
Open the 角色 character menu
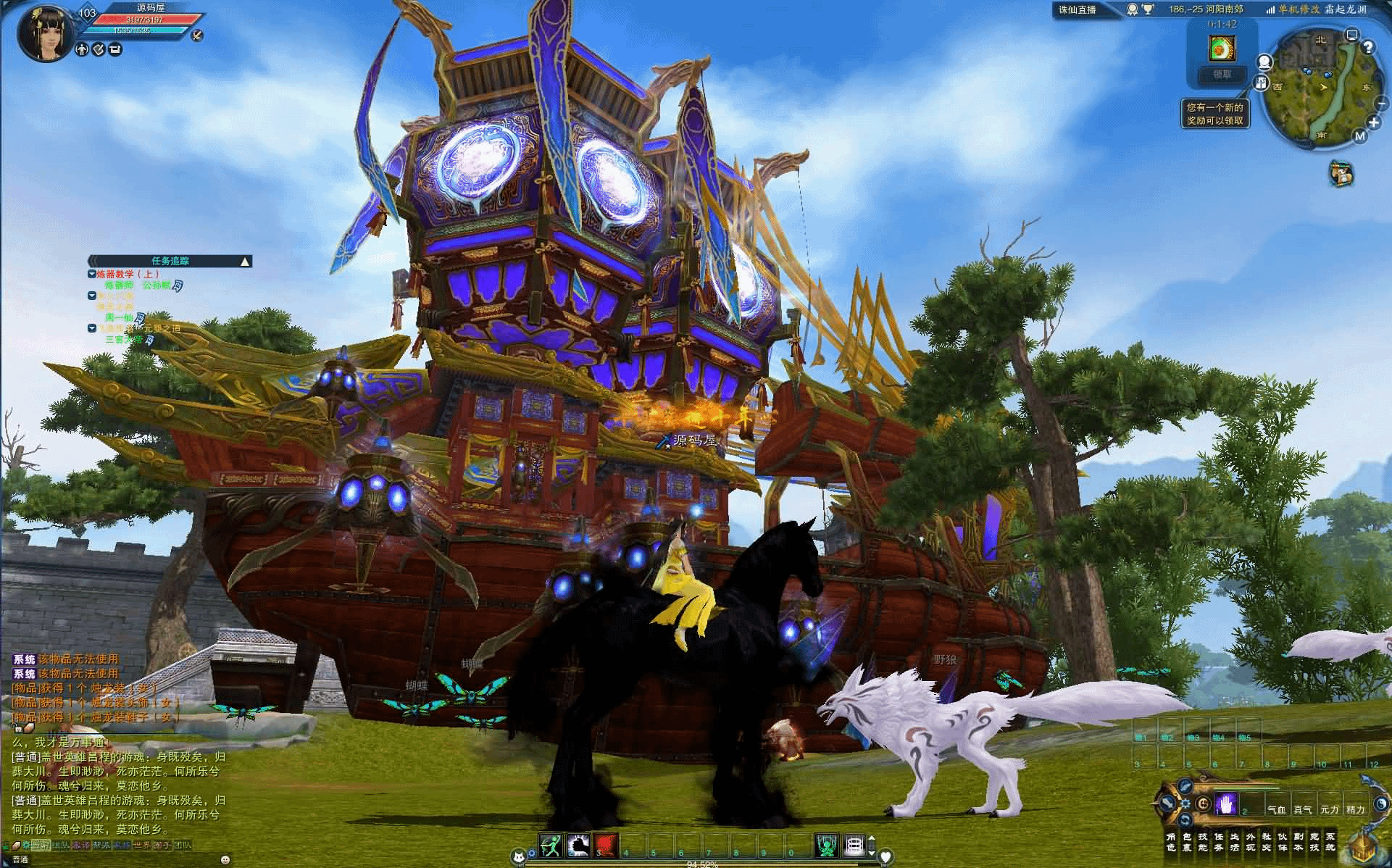point(1170,842)
